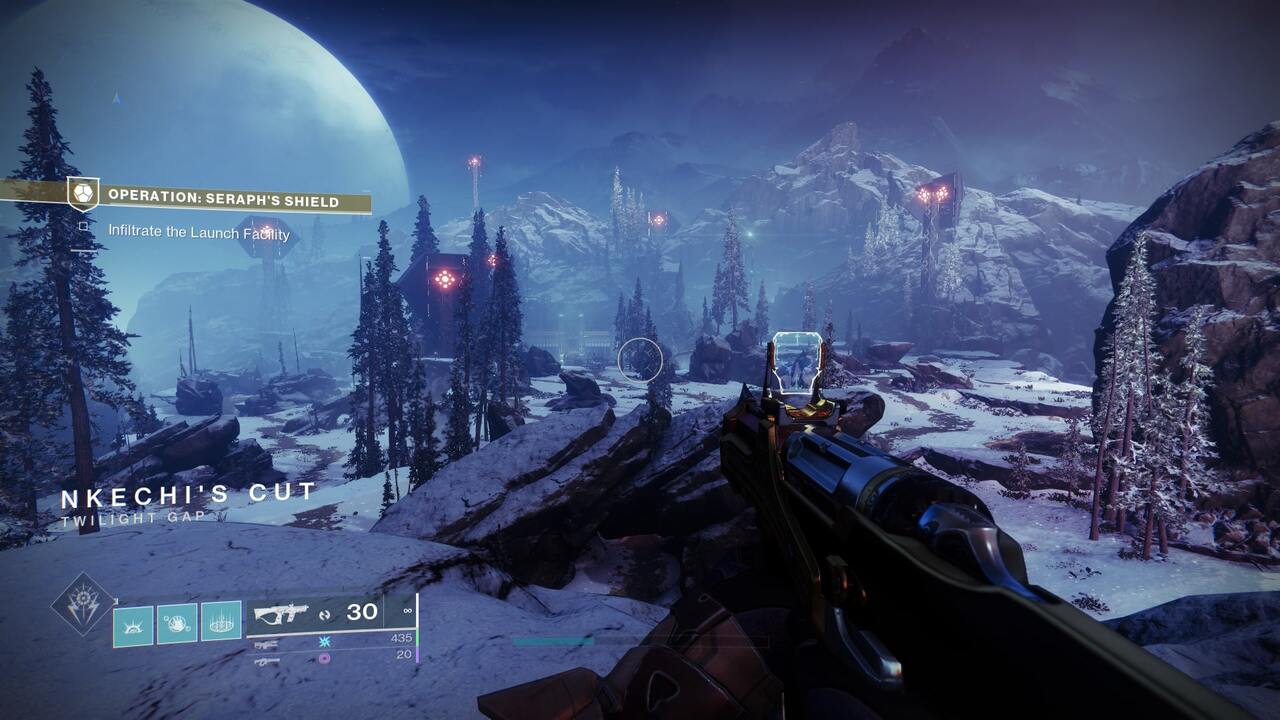Screen dimensions: 1280x720
Task: Open the Nkechi's Cut location label
Action: point(185,493)
